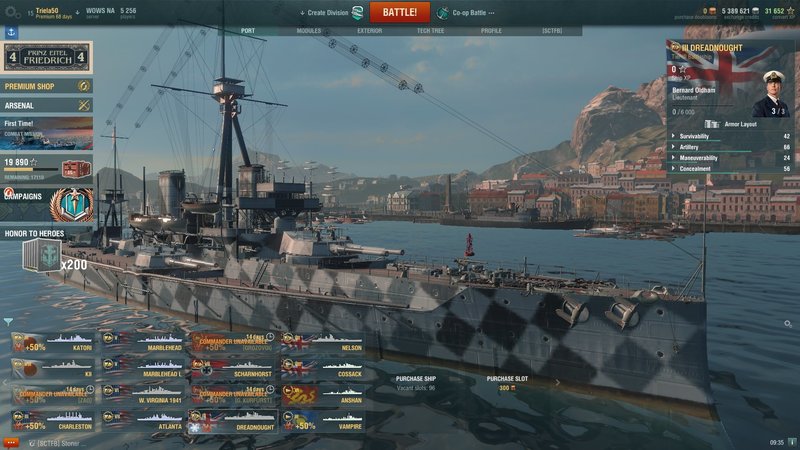Enter the Arsenal
The image size is (800, 450).
point(46,105)
